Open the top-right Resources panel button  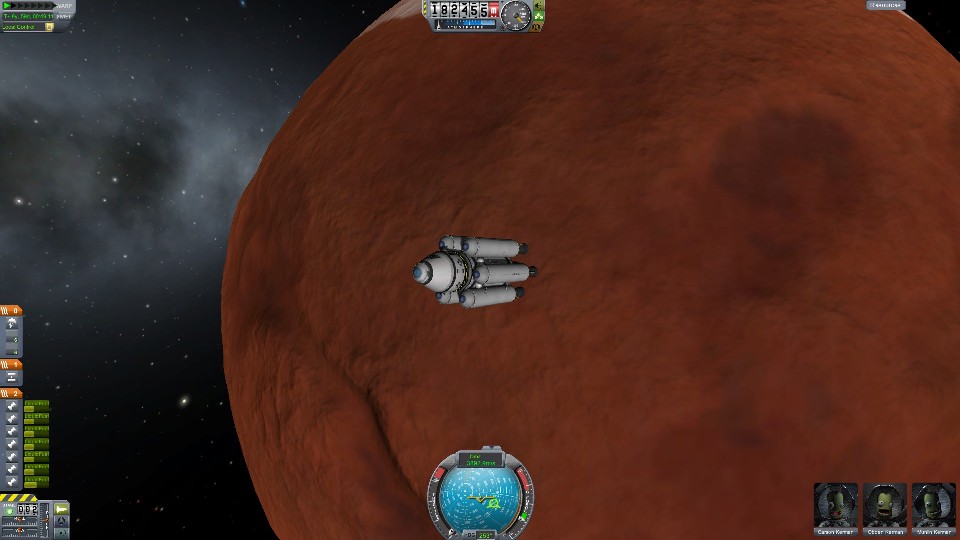pyautogui.click(x=886, y=6)
